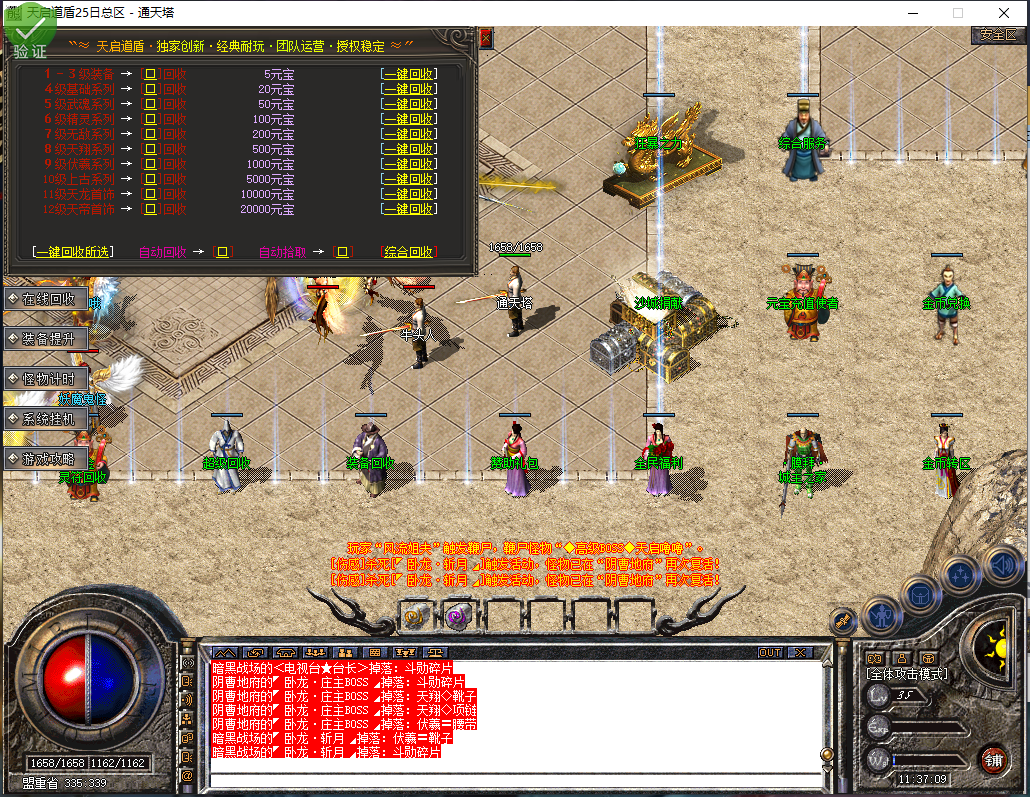Open the shop with the red 铺 button
This screenshot has width=1030, height=797.
pos(993,757)
